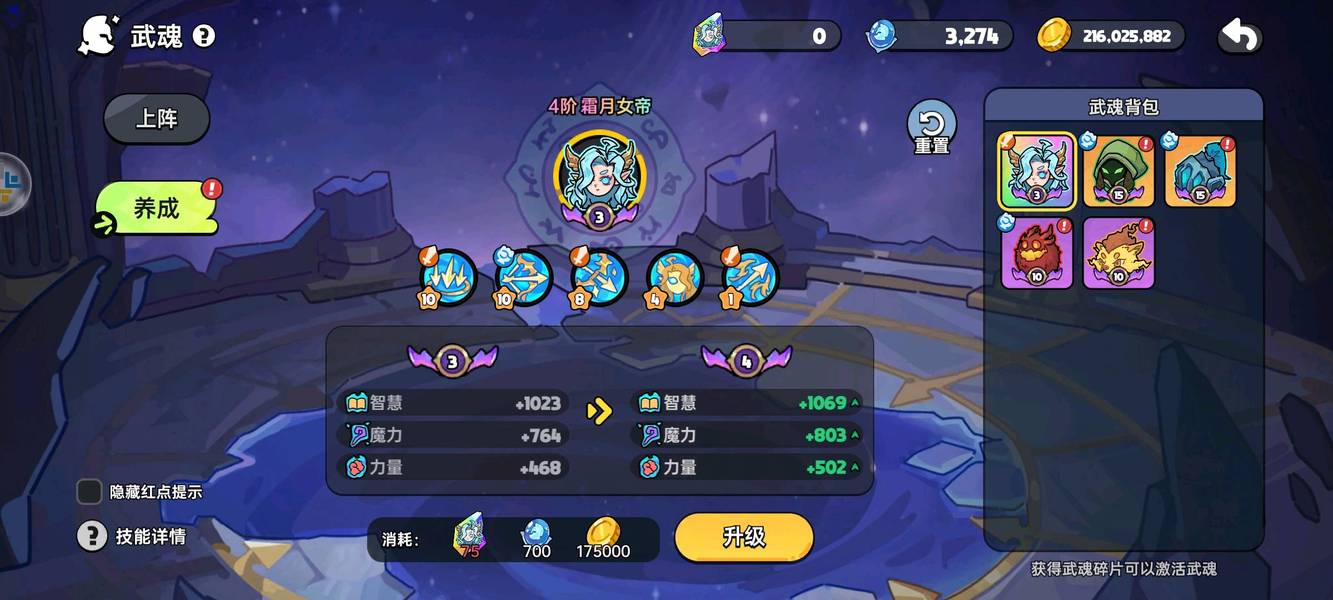The height and width of the screenshot is (600, 1333).
Task: Go back with the return arrow
Action: tap(1239, 37)
